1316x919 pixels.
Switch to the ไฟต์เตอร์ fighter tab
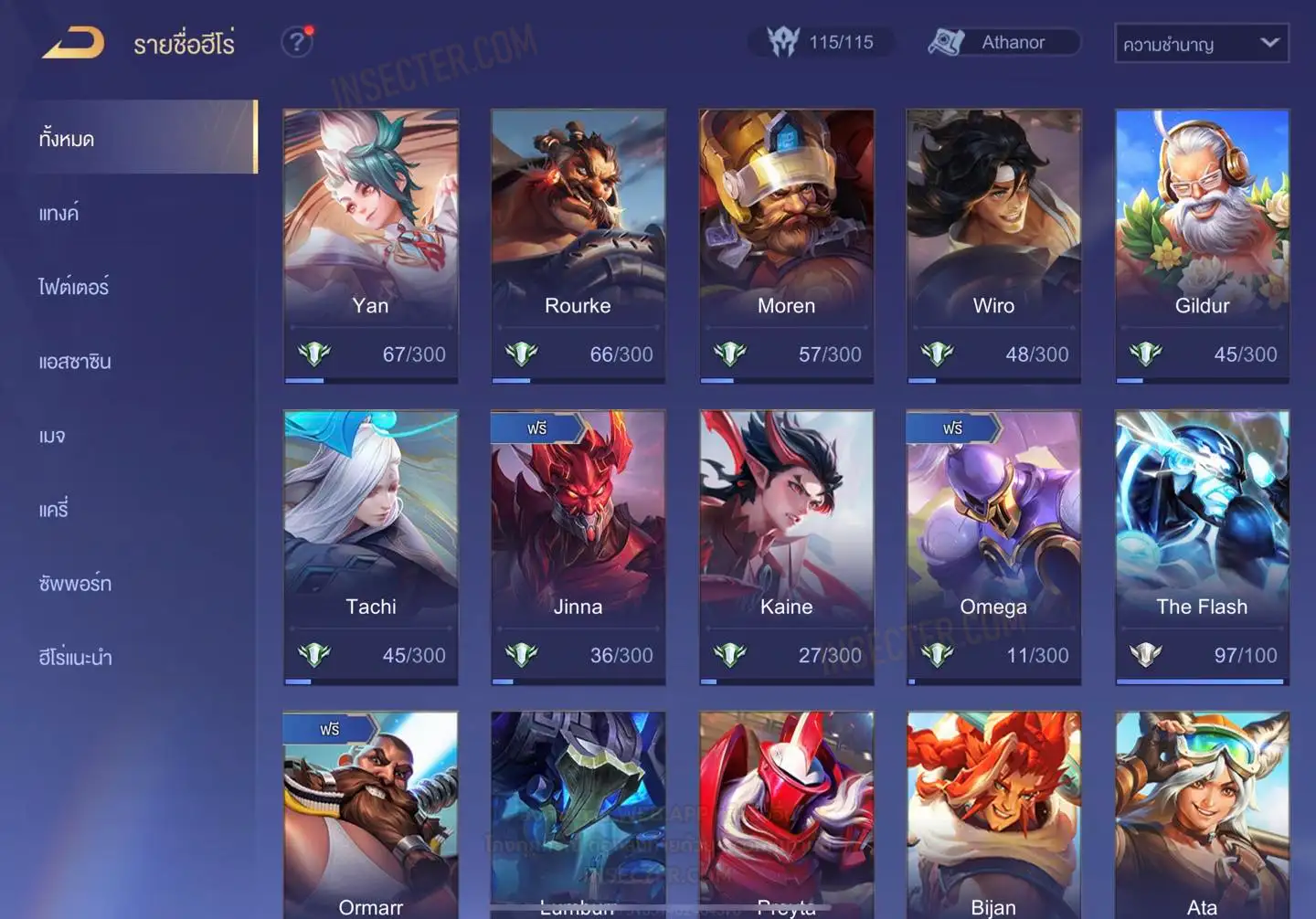[74, 287]
